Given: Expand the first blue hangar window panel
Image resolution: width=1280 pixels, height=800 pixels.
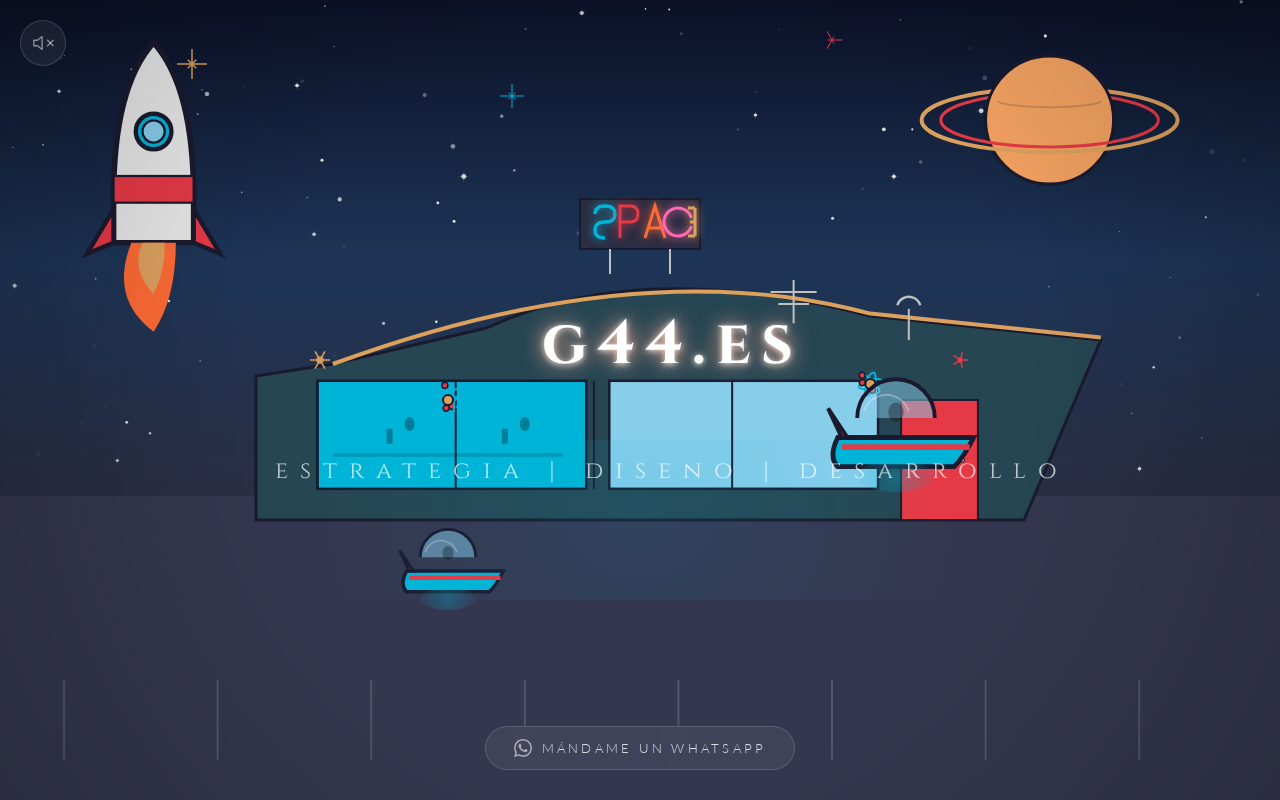Looking at the screenshot, I should 385,434.
